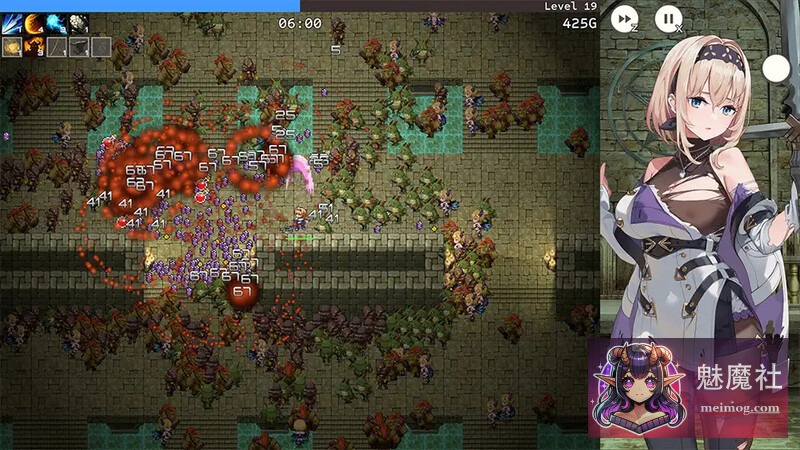800x450 pixels.
Task: Open the golden swirl item slot
Action: click(12, 46)
